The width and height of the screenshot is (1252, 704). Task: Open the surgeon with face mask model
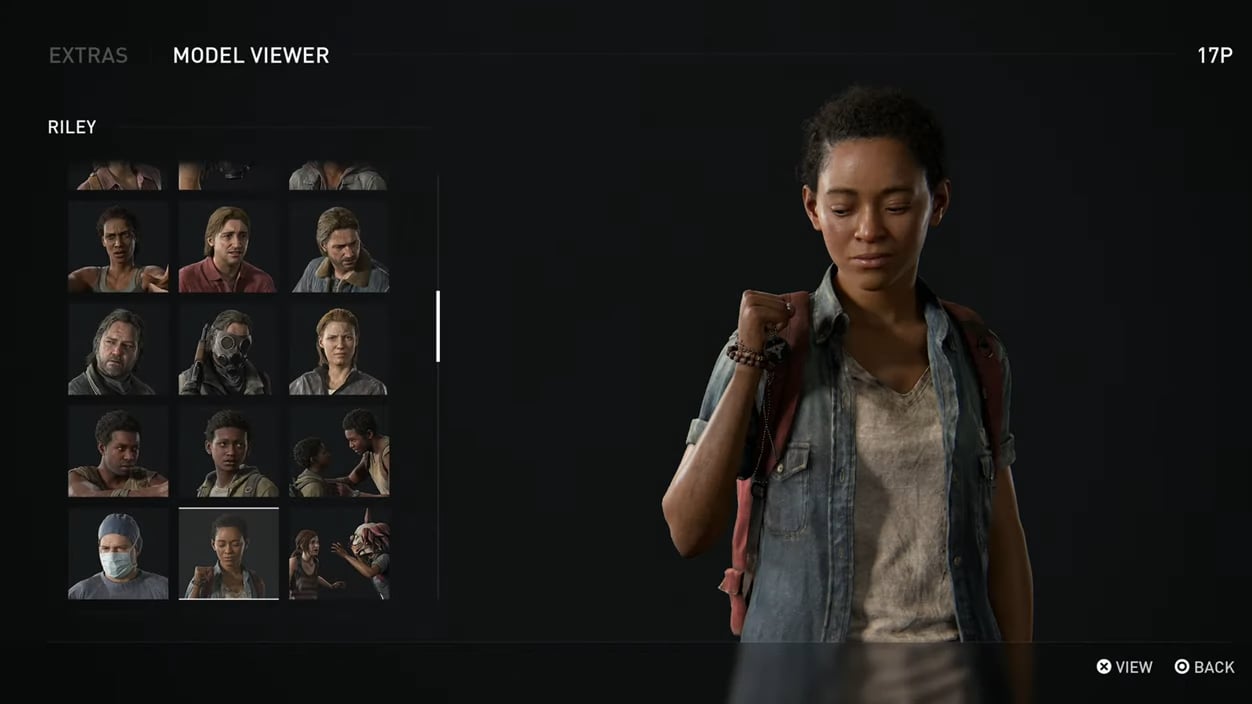(118, 554)
